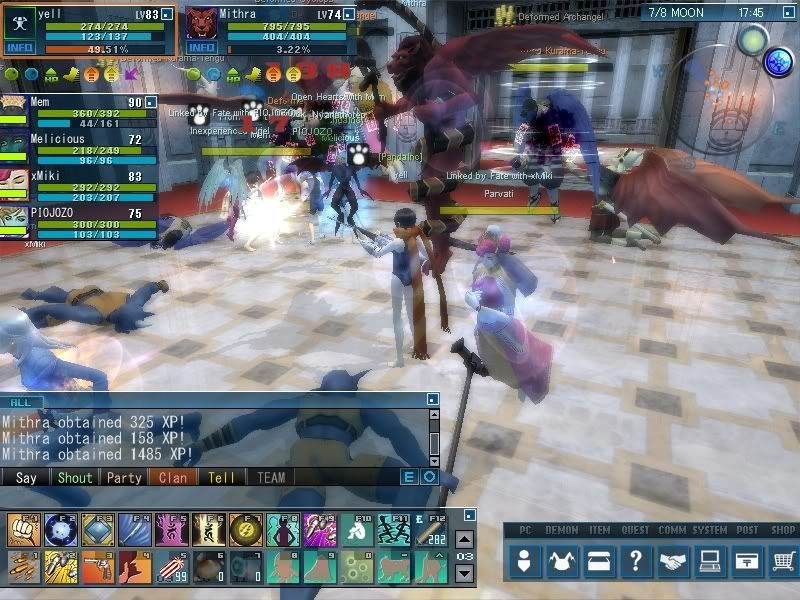
Task: Open the PC character menu
Action: [525, 562]
